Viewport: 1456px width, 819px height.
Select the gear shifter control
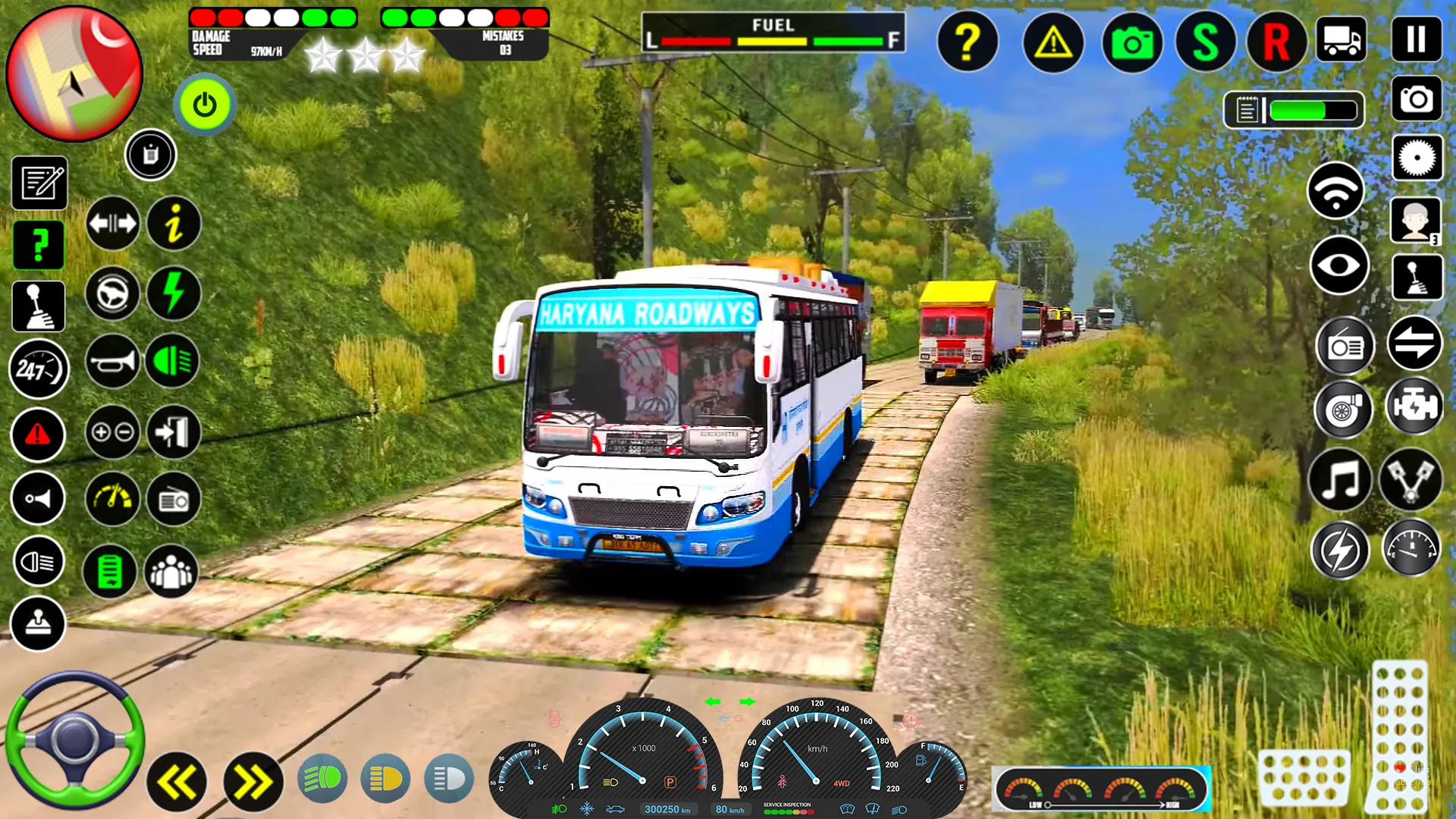(39, 306)
